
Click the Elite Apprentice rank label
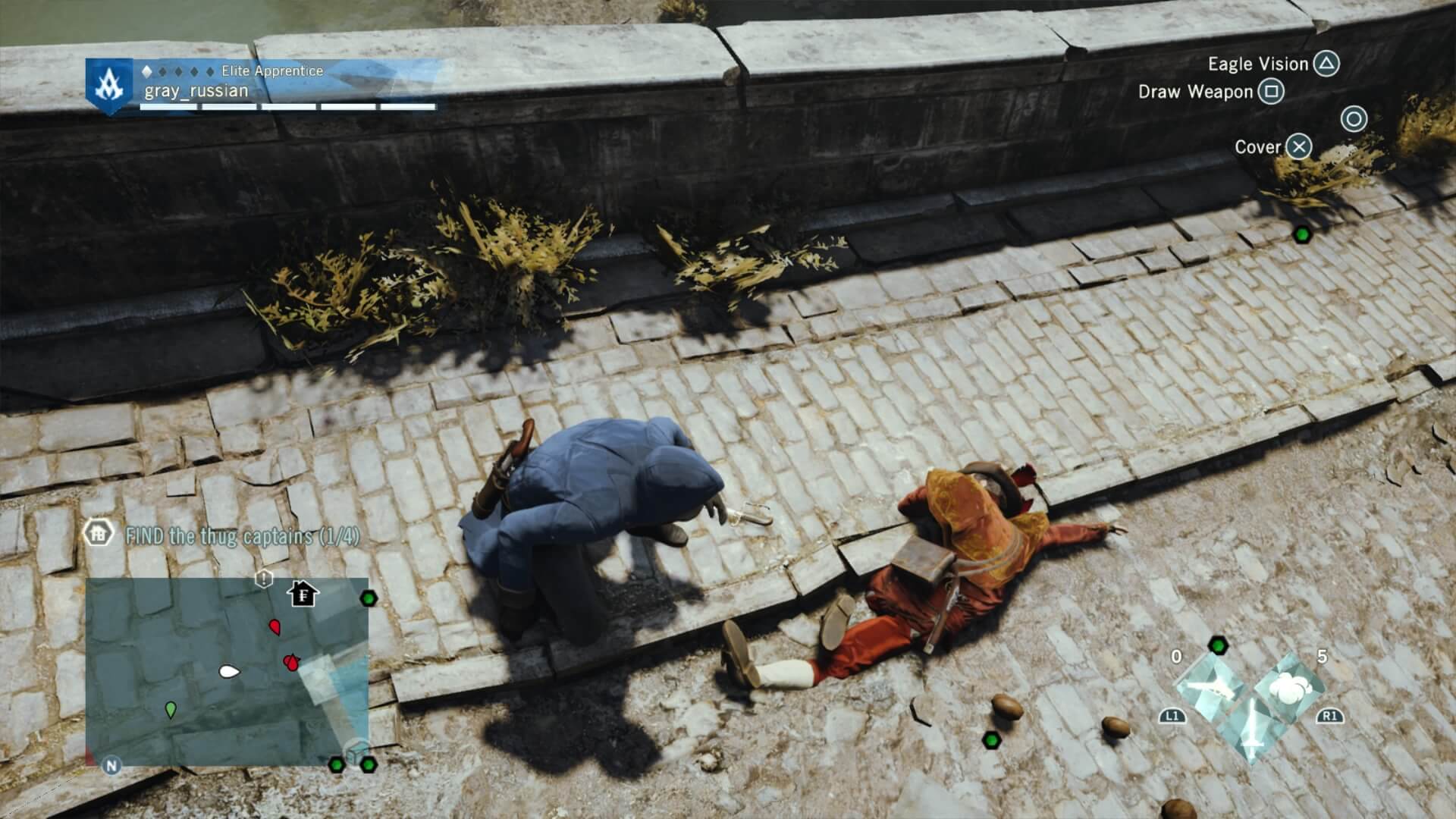tap(269, 70)
